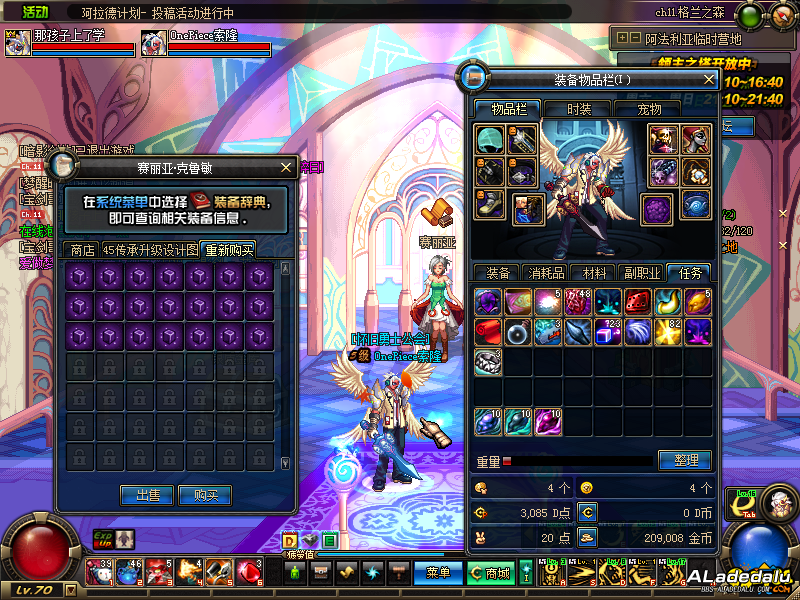Close the equipment inventory window
This screenshot has width=800, height=600.
[x=709, y=79]
